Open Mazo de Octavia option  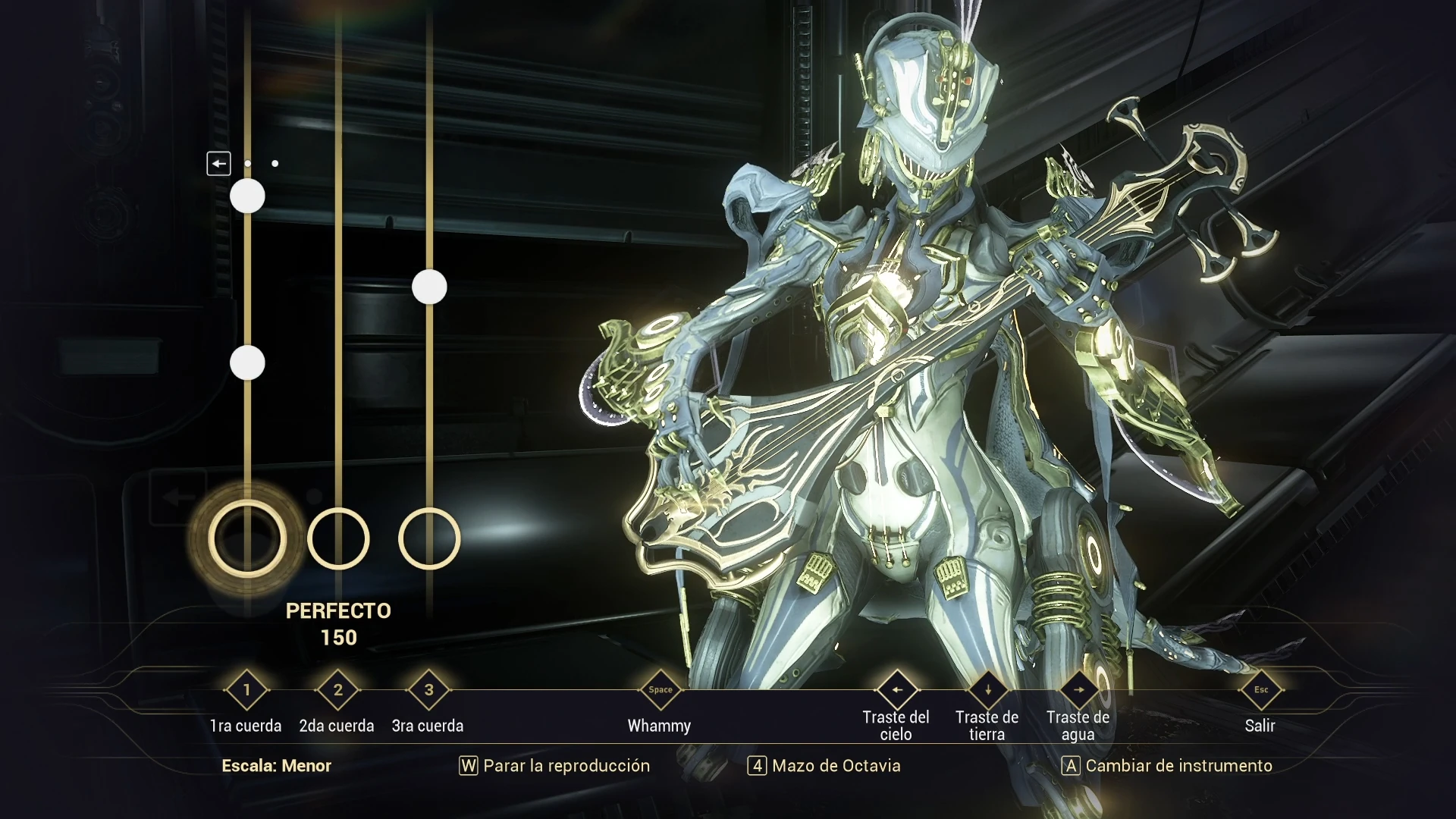pos(824,766)
